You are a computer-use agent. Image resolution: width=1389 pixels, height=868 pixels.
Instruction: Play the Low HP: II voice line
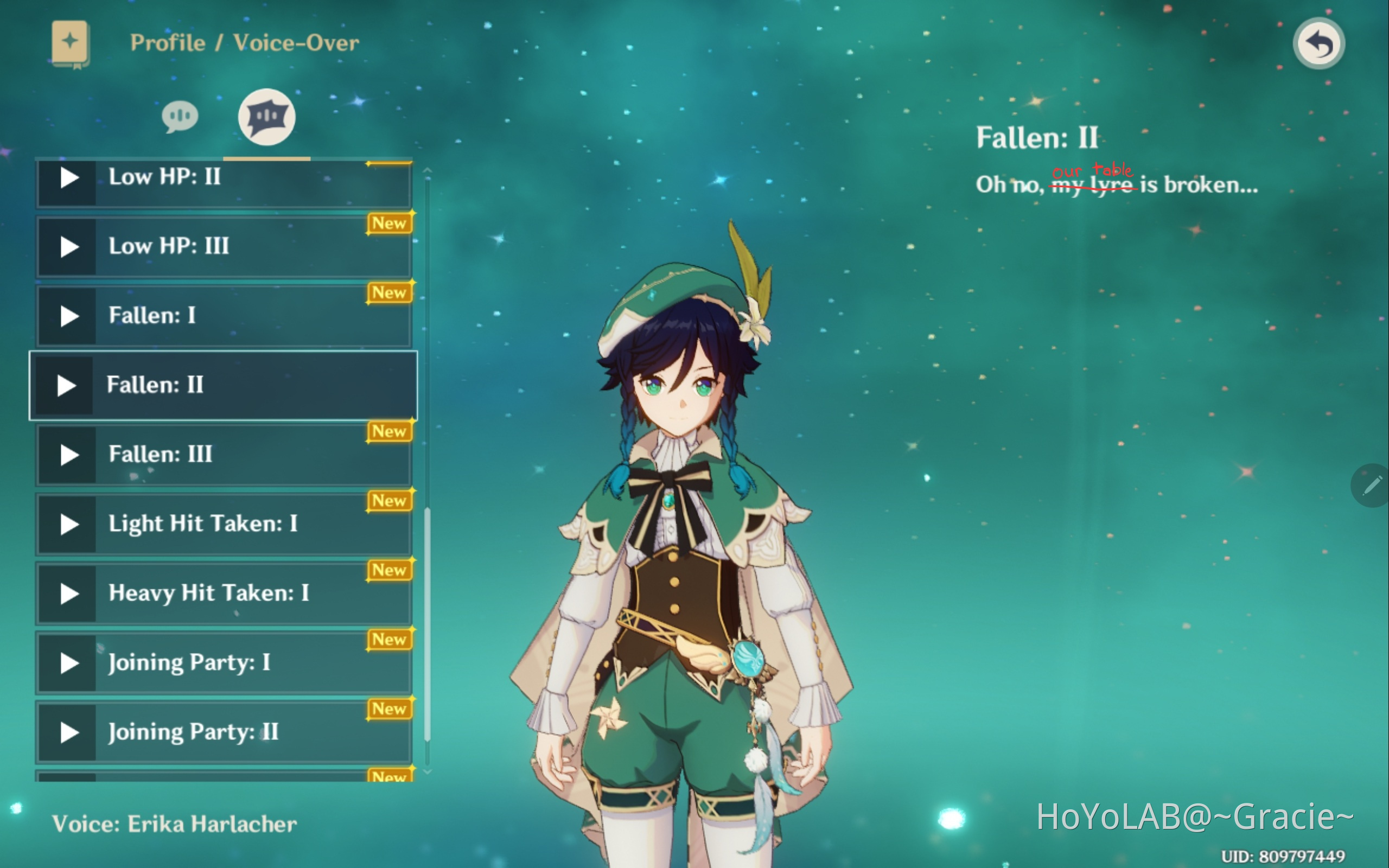(69, 177)
